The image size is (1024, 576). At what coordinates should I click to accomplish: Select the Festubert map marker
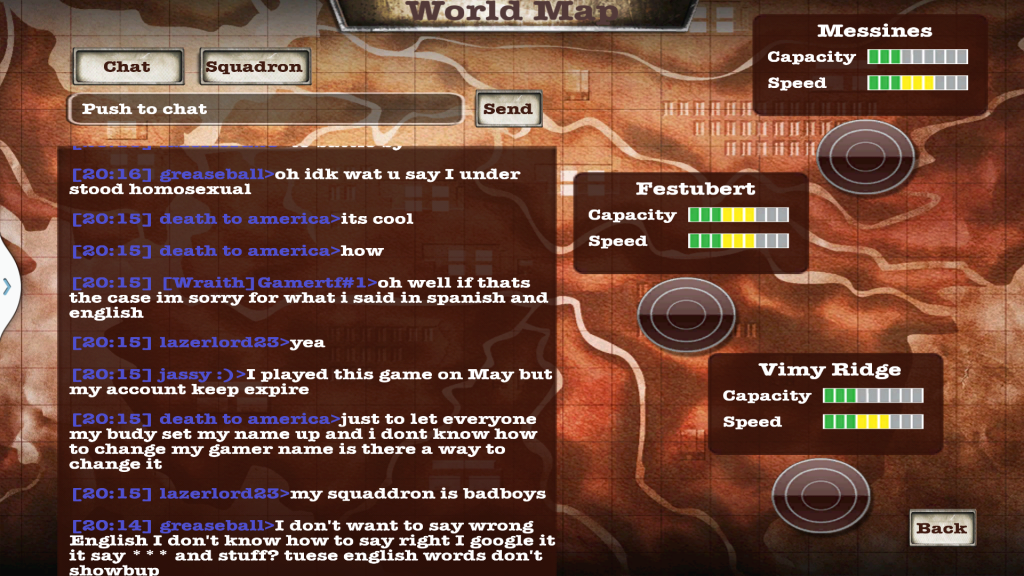coord(686,313)
